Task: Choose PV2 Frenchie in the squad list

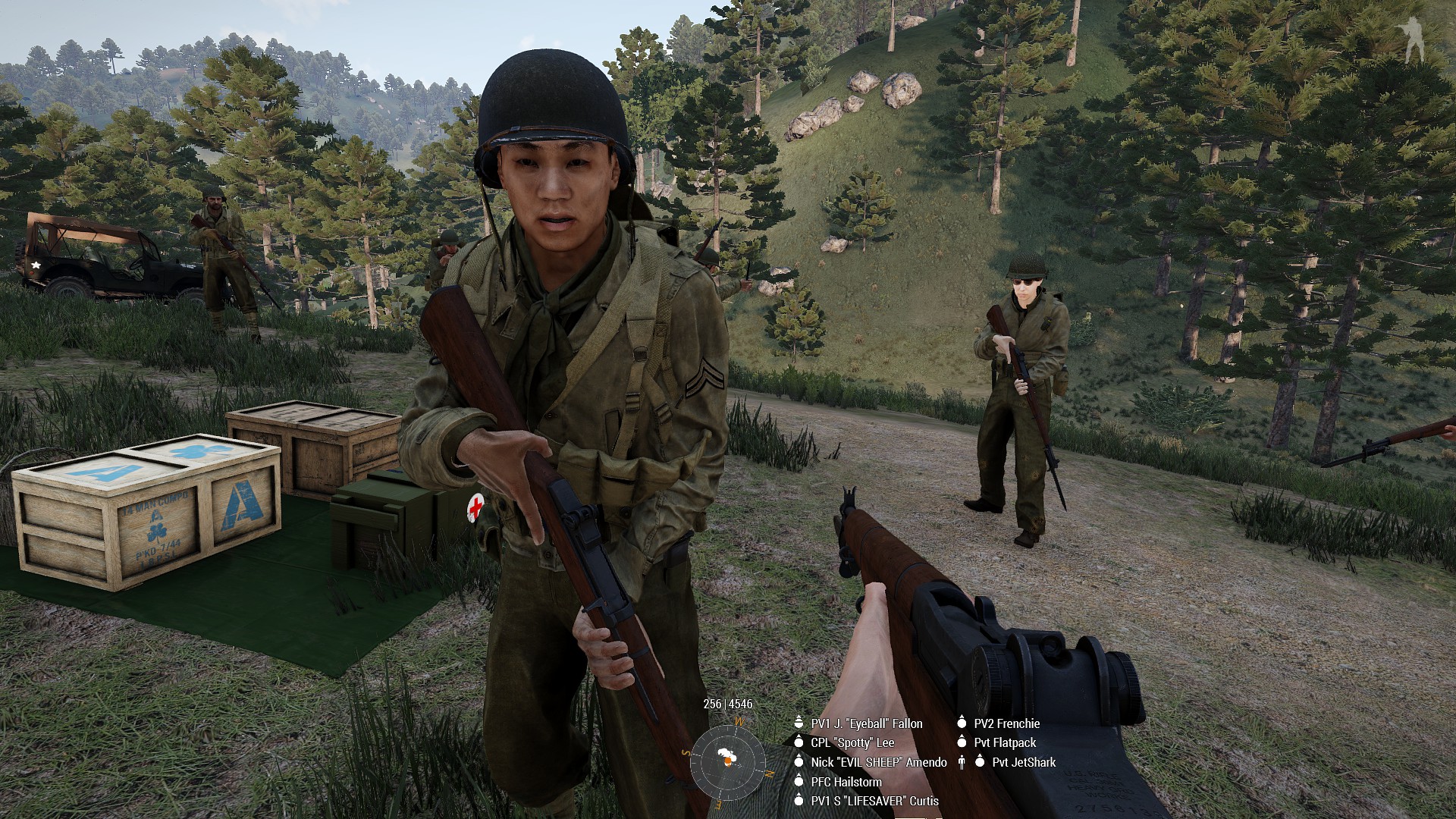Action: point(1006,723)
